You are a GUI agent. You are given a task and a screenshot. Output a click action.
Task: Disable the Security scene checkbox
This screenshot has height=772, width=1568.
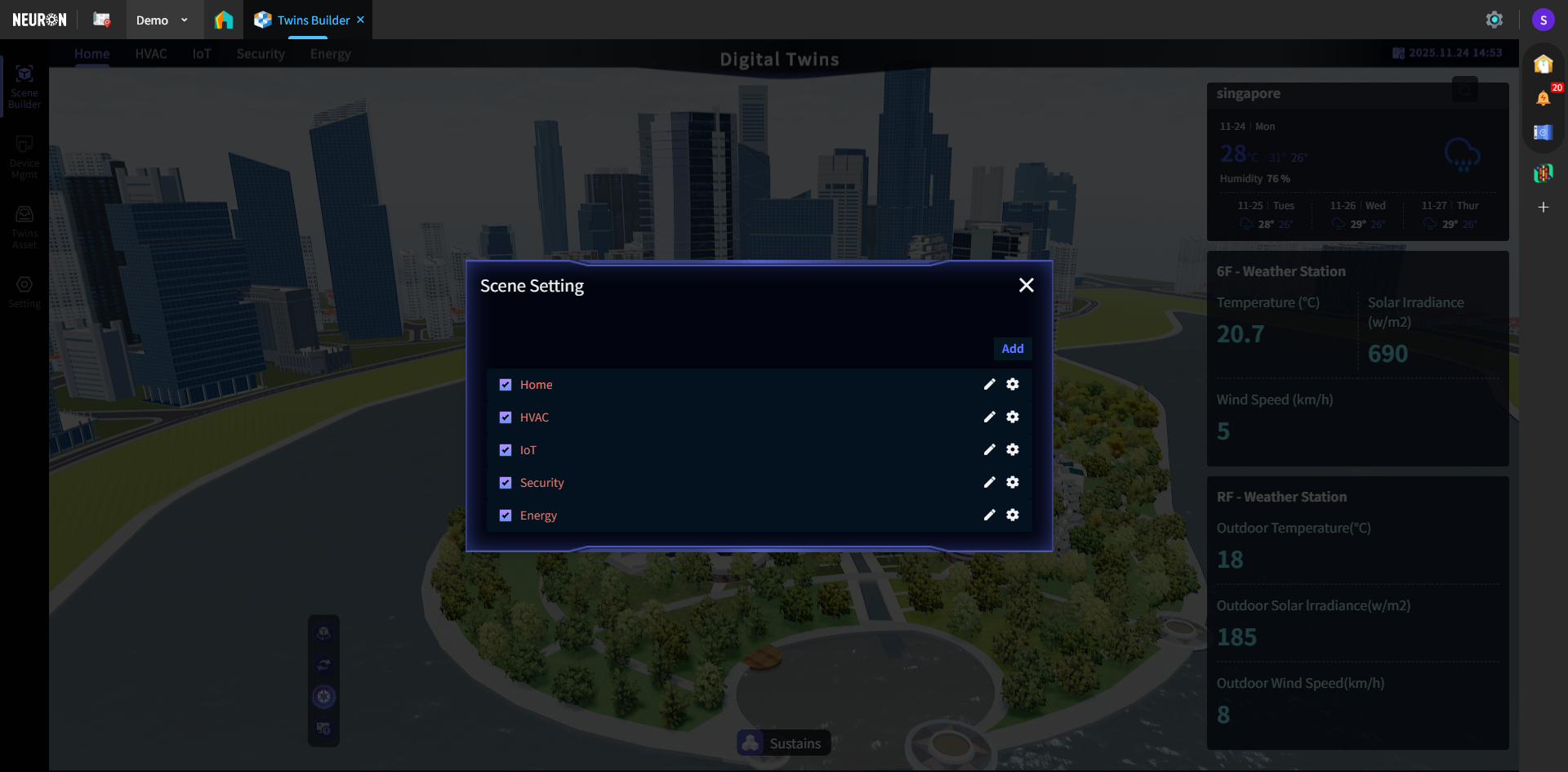506,483
